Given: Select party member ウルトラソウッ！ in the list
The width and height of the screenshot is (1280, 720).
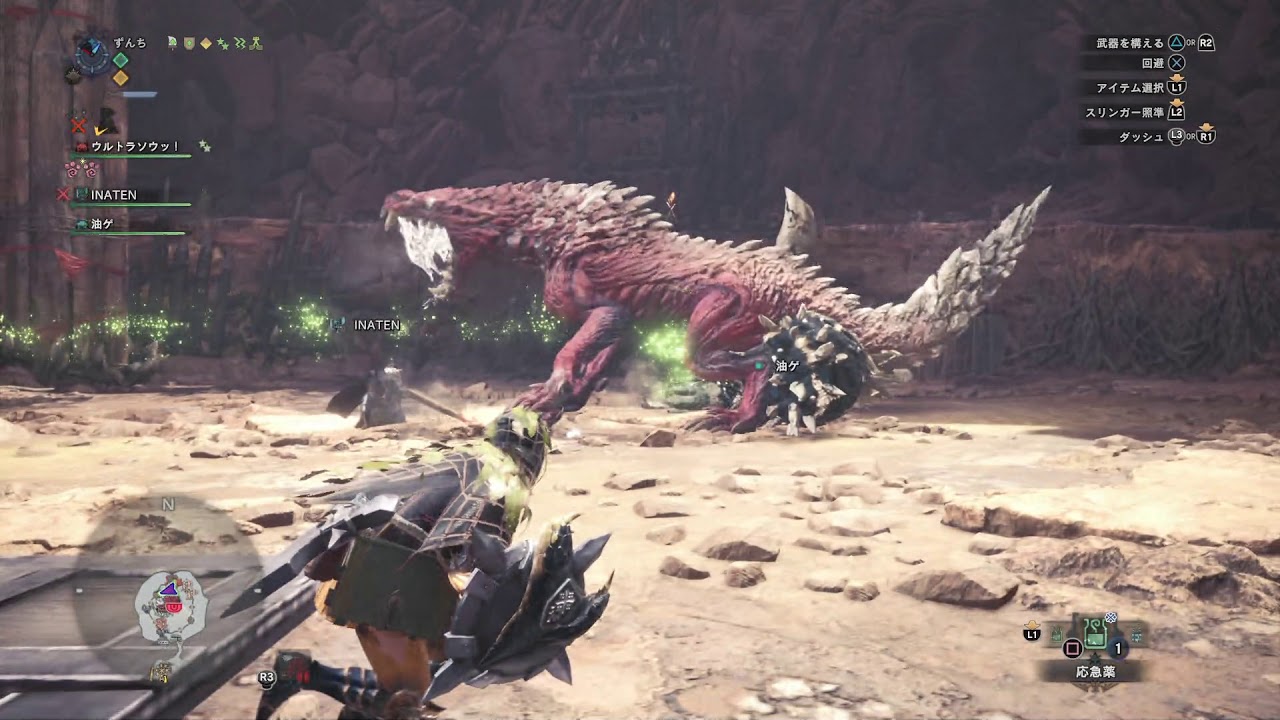Looking at the screenshot, I should (135, 147).
